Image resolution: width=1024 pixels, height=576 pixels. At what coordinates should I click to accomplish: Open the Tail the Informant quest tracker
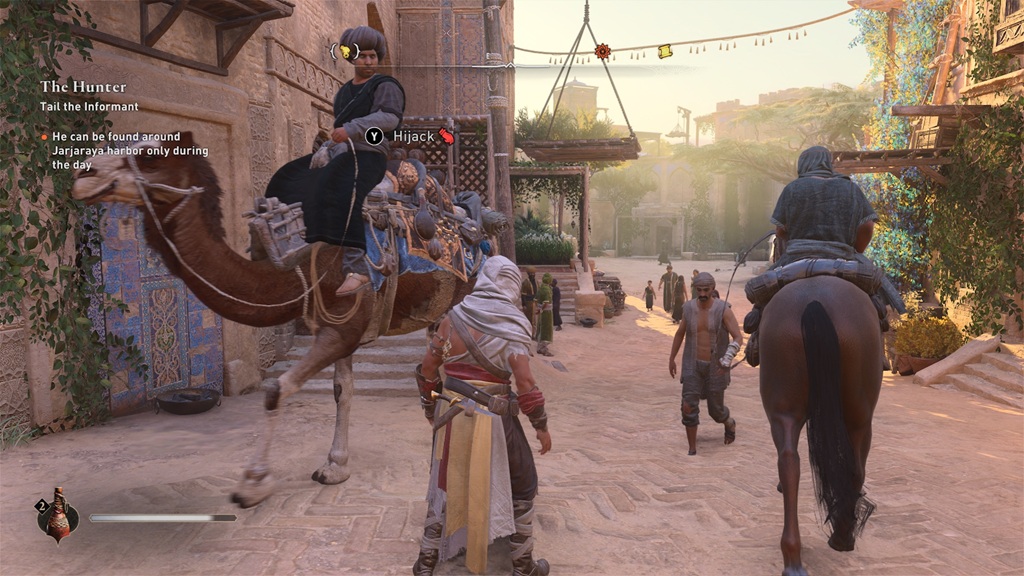[x=89, y=107]
